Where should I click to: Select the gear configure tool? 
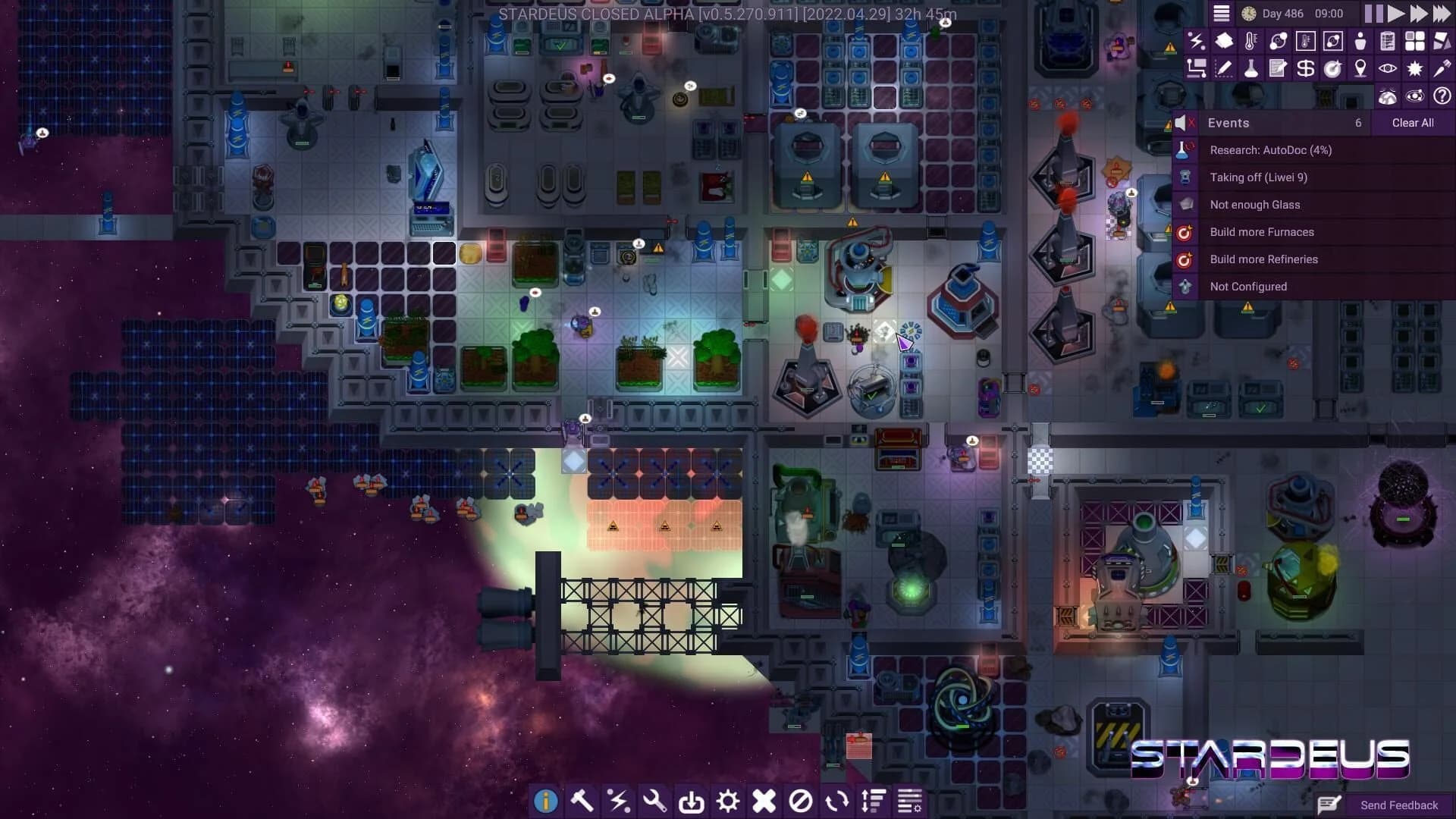pos(729,801)
